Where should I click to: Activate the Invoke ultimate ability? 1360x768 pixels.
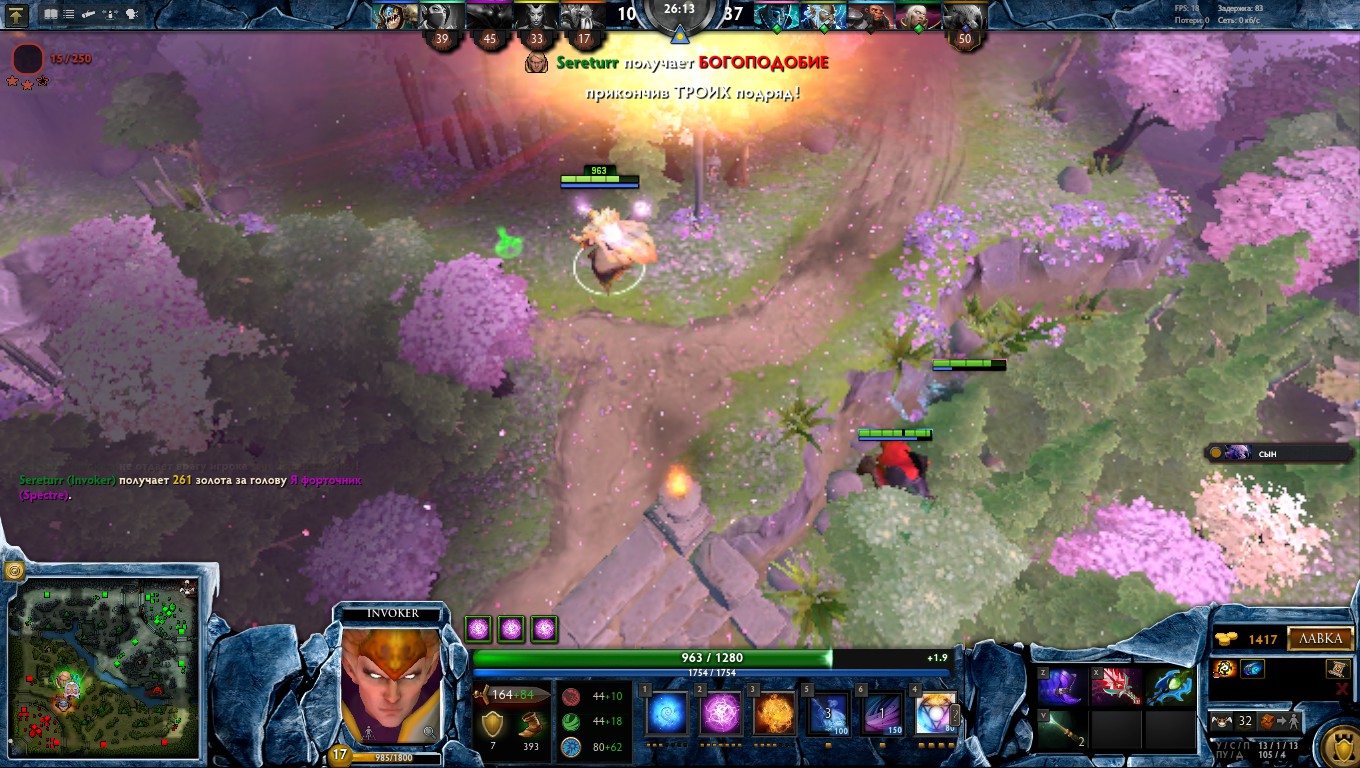935,714
